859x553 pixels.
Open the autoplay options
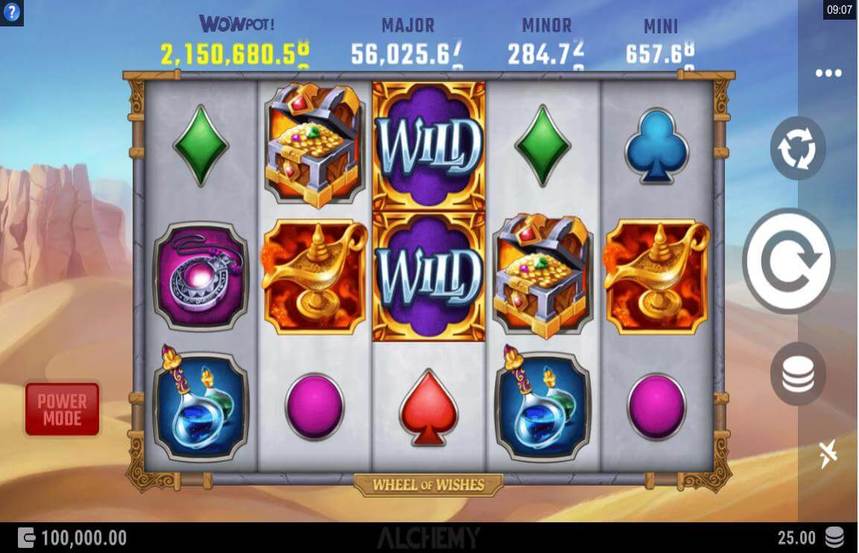pos(797,149)
